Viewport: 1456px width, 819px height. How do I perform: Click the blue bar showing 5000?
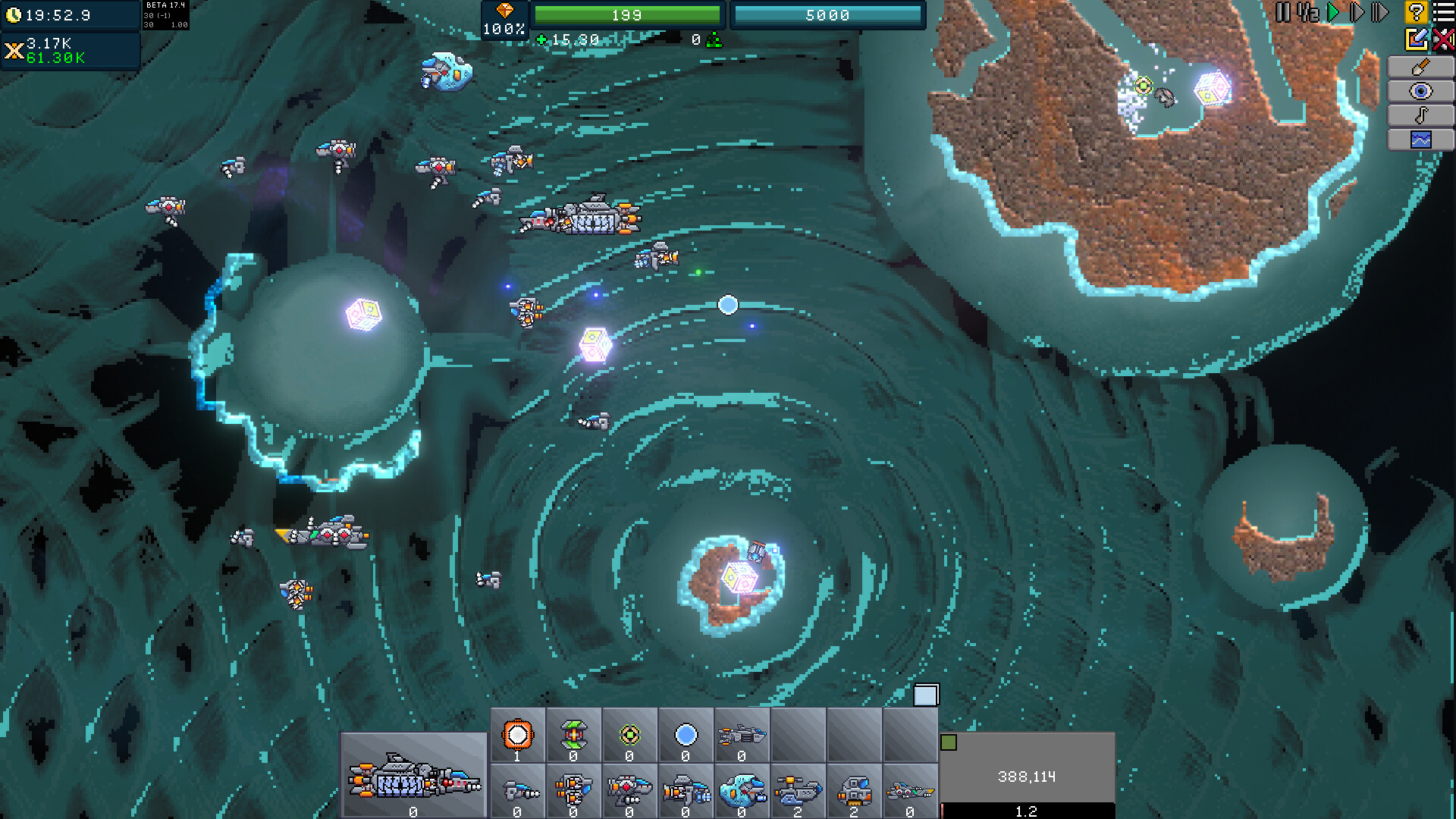click(x=828, y=14)
